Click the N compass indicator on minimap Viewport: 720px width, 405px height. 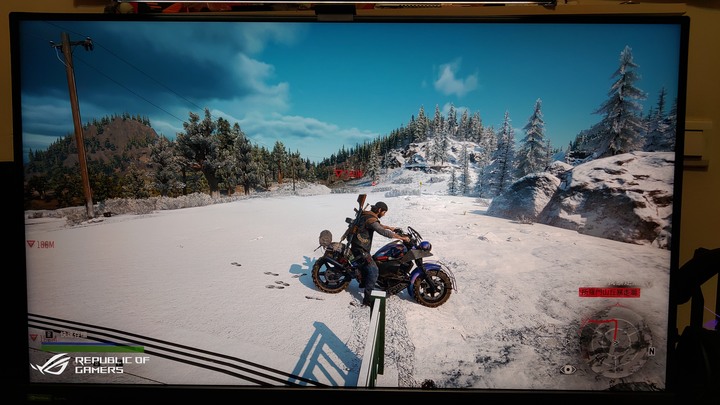point(651,351)
